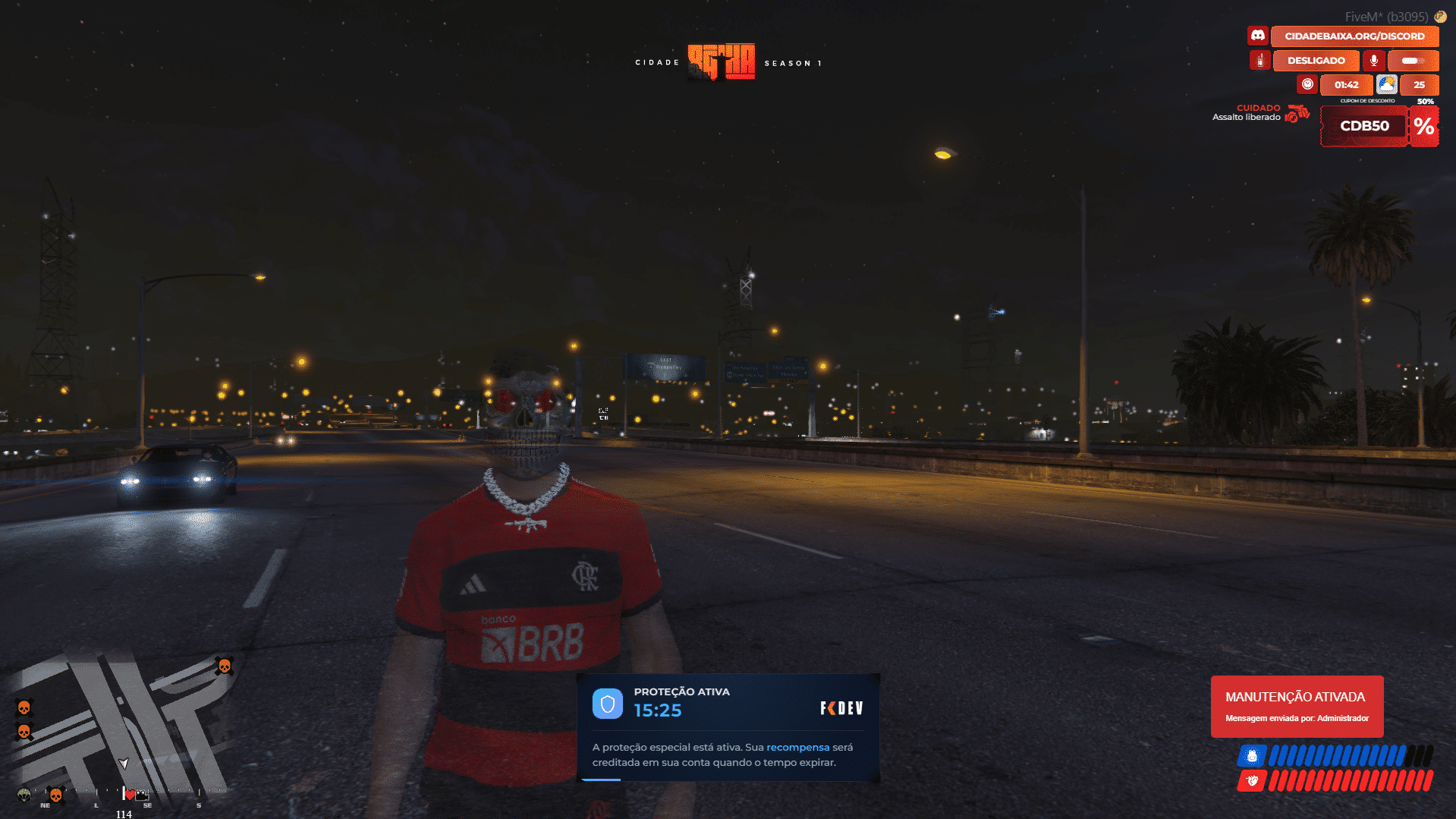Select the DESLIGADO radio status label

tap(1316, 60)
